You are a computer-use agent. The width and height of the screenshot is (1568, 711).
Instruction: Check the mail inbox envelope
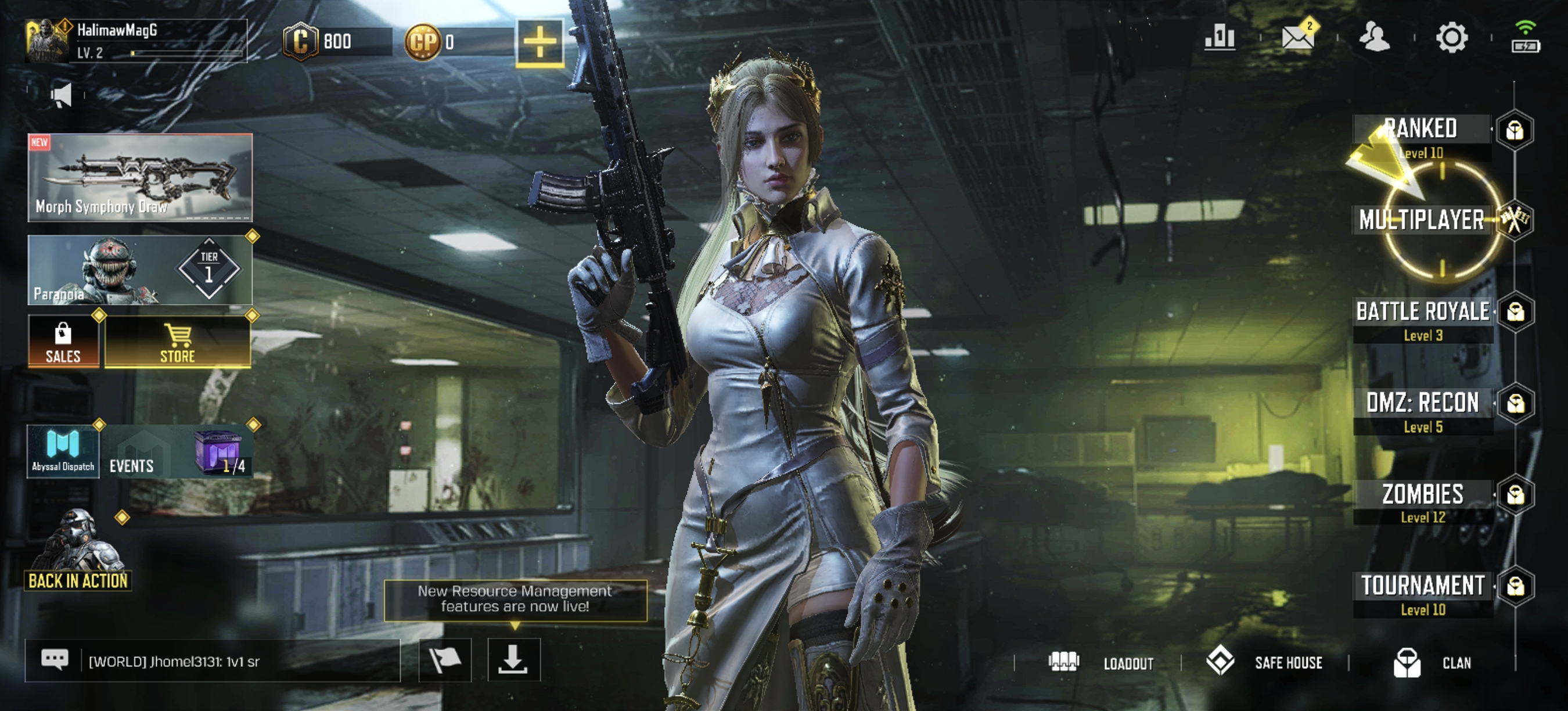(x=1297, y=38)
